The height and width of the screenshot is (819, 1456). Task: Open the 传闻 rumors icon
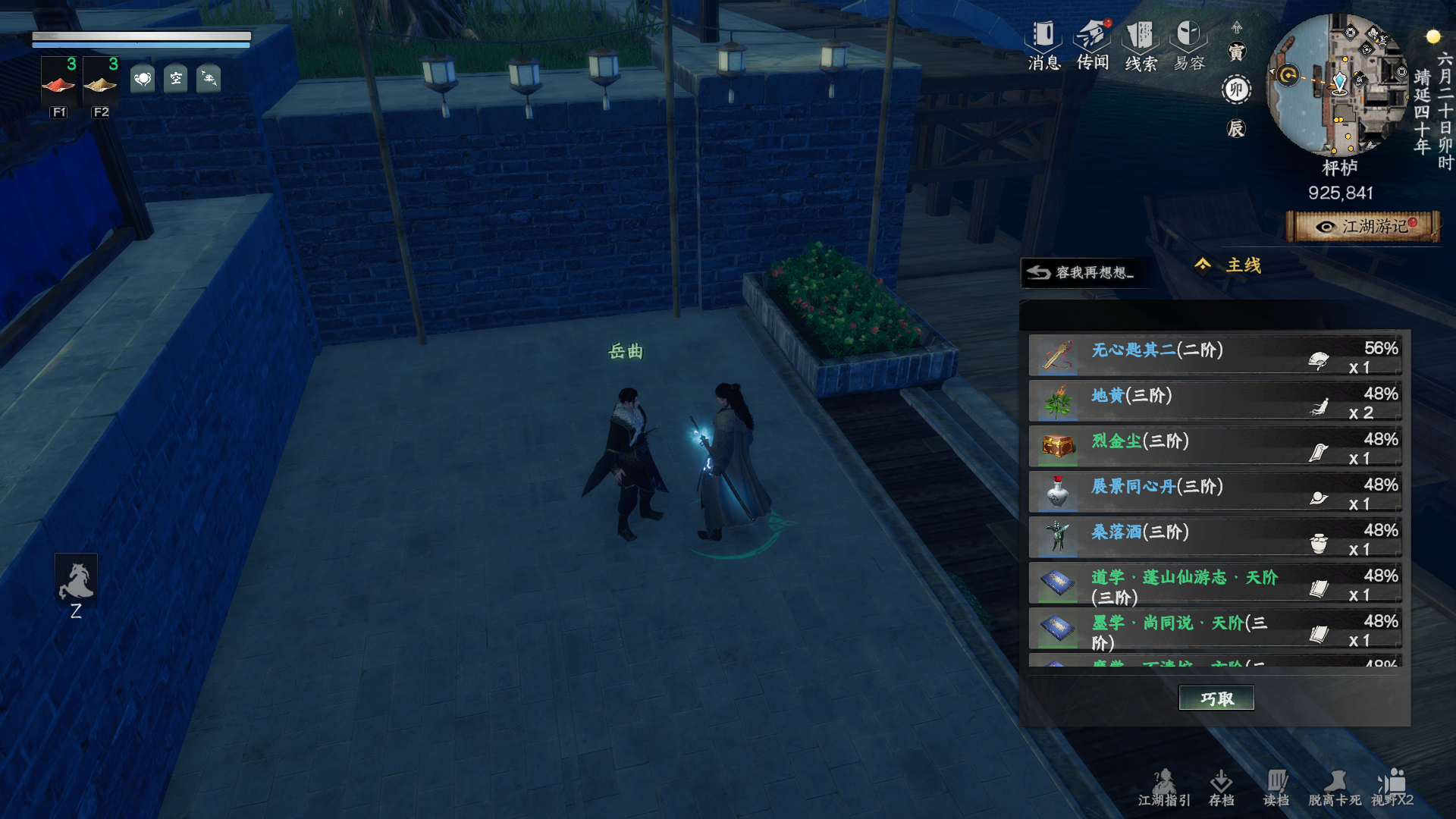(x=1093, y=45)
